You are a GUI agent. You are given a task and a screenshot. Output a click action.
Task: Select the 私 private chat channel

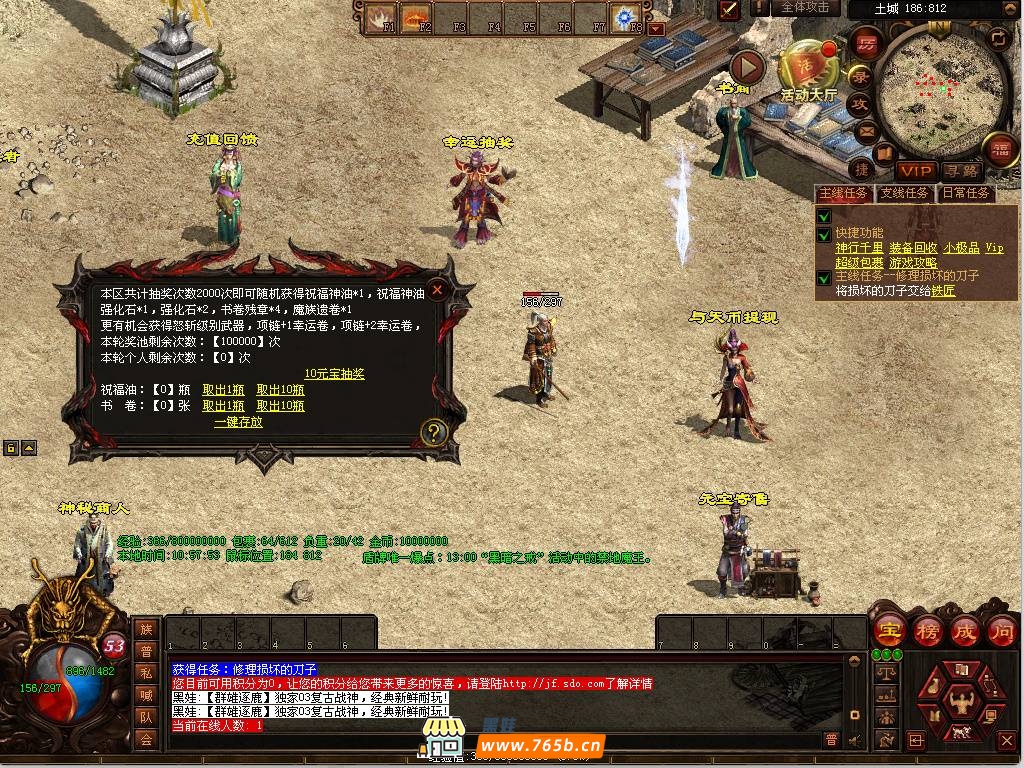point(146,673)
